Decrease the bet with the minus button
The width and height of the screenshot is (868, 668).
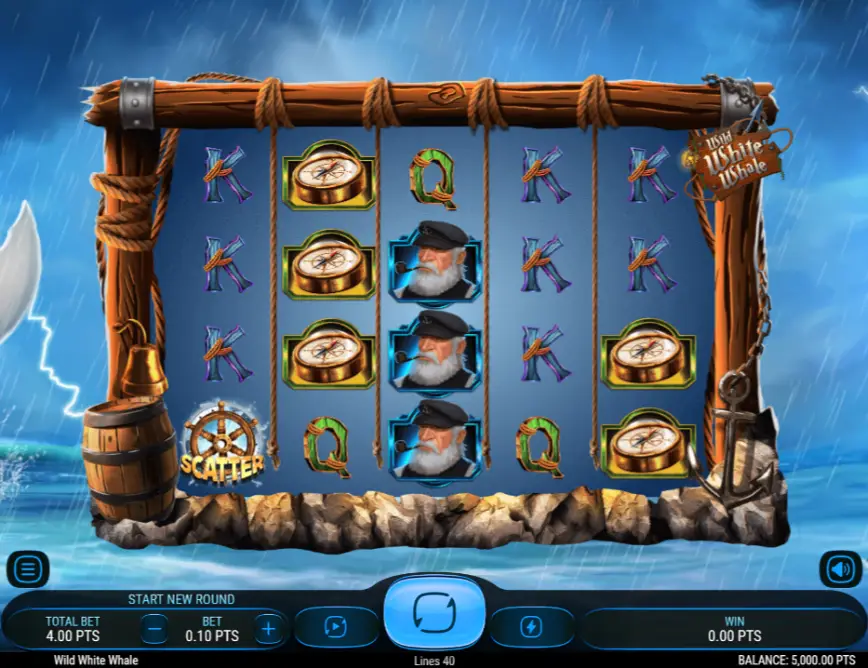point(154,629)
